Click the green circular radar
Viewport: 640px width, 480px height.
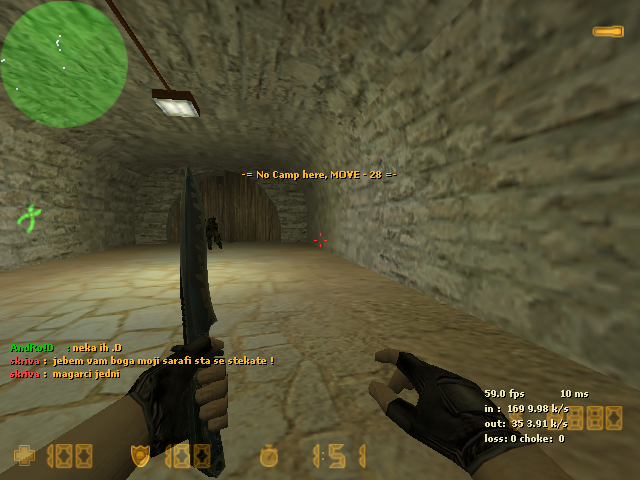click(64, 64)
